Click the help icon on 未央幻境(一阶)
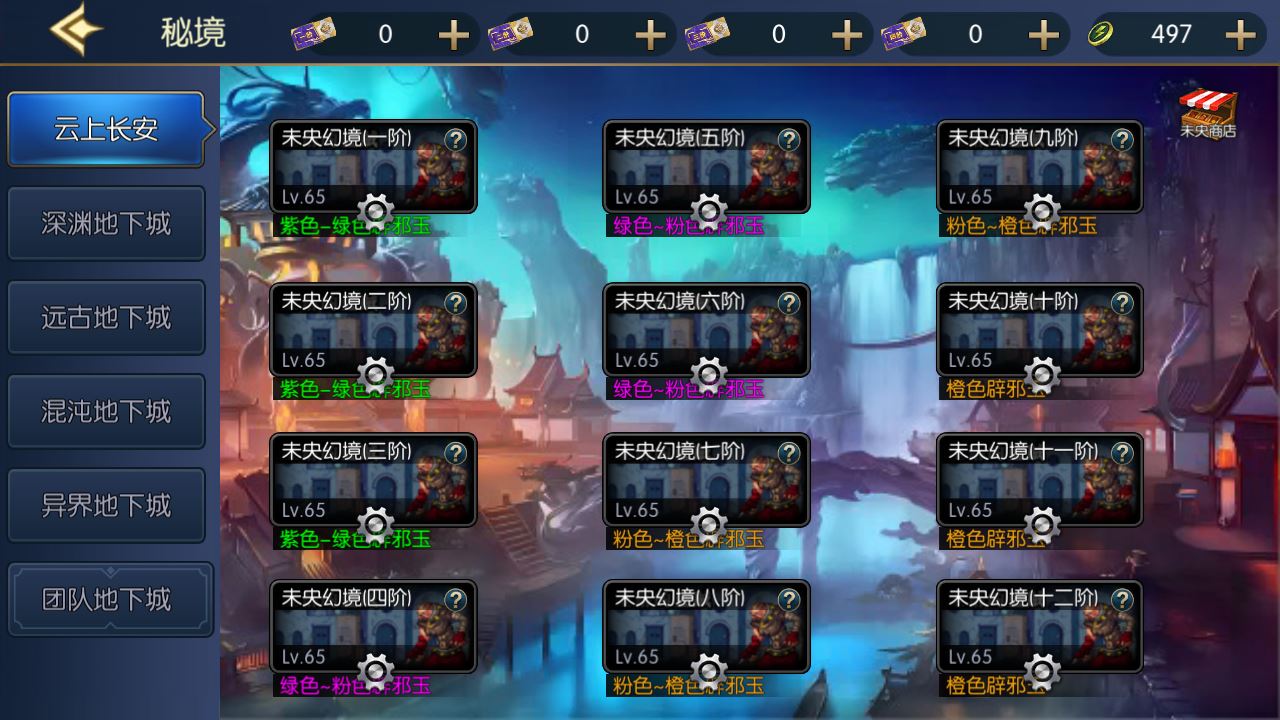1280x720 pixels. click(x=457, y=140)
